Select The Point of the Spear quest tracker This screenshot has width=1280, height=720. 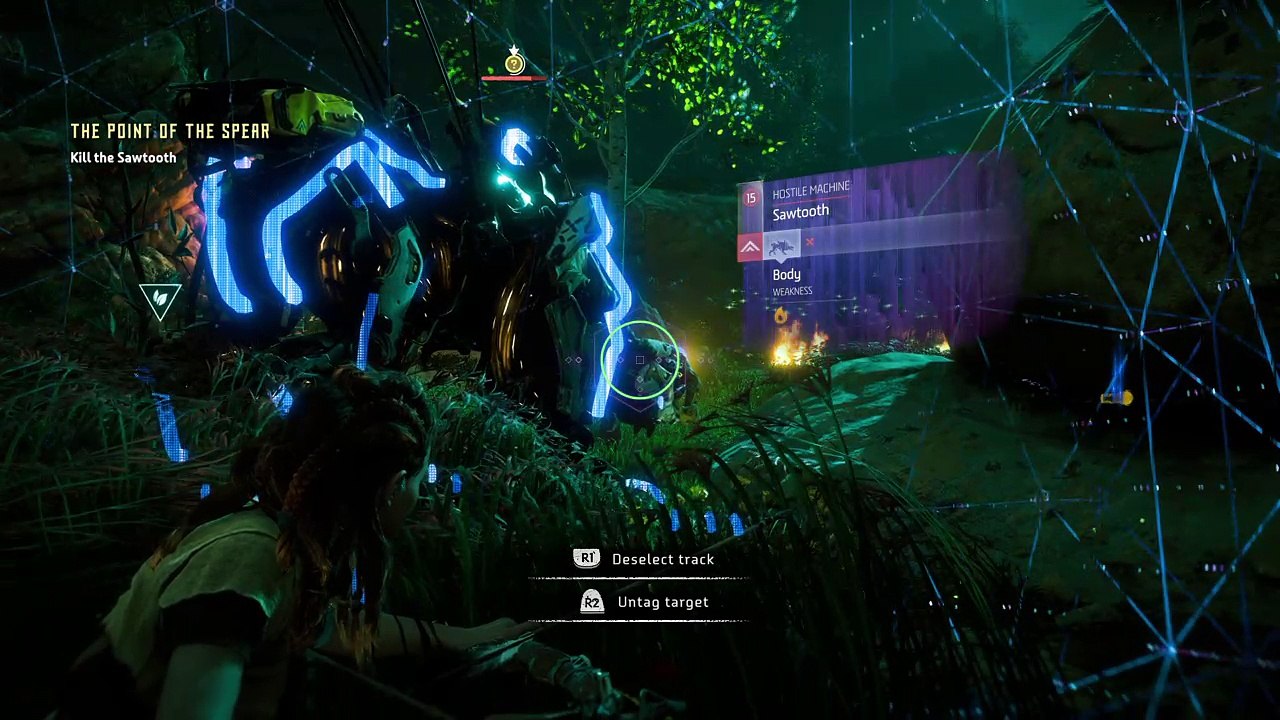[x=170, y=132]
